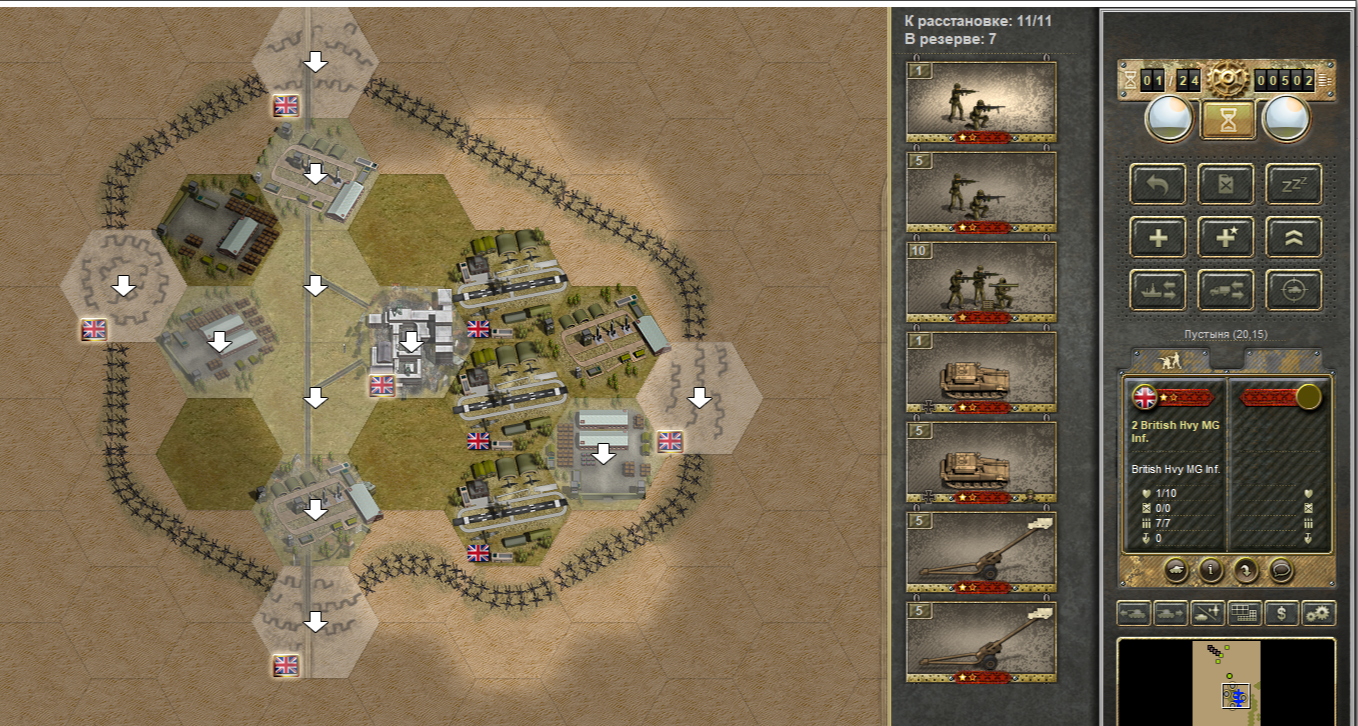Click the dollar sign purchase button
This screenshot has width=1358, height=726.
(1282, 613)
